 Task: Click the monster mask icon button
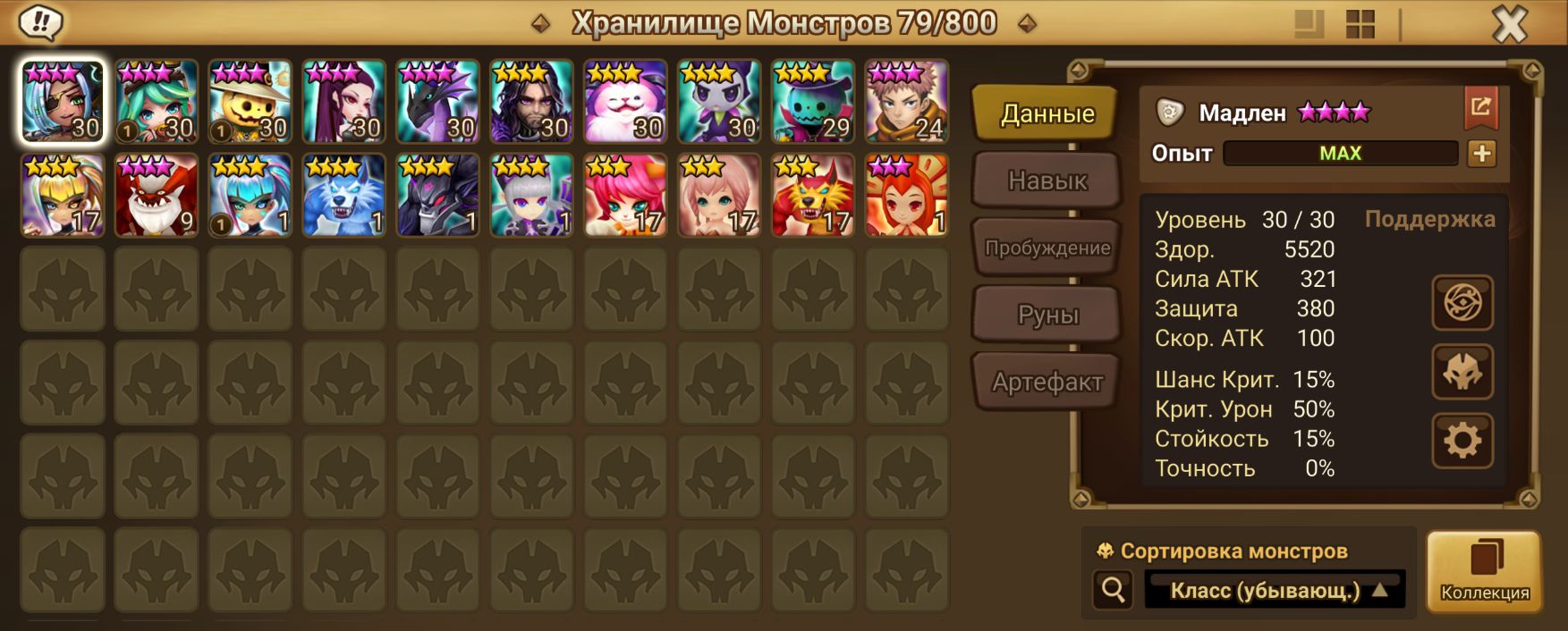point(1462,372)
